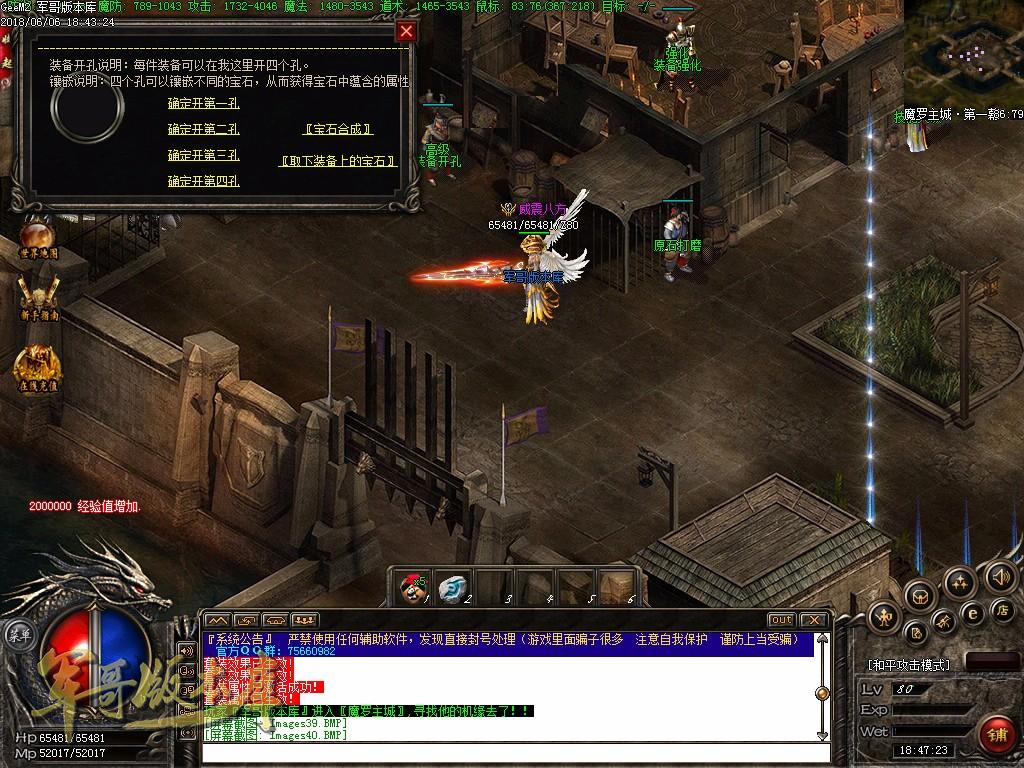Select 确定开第二孔 option
Screen dimensions: 1024x768
point(203,129)
